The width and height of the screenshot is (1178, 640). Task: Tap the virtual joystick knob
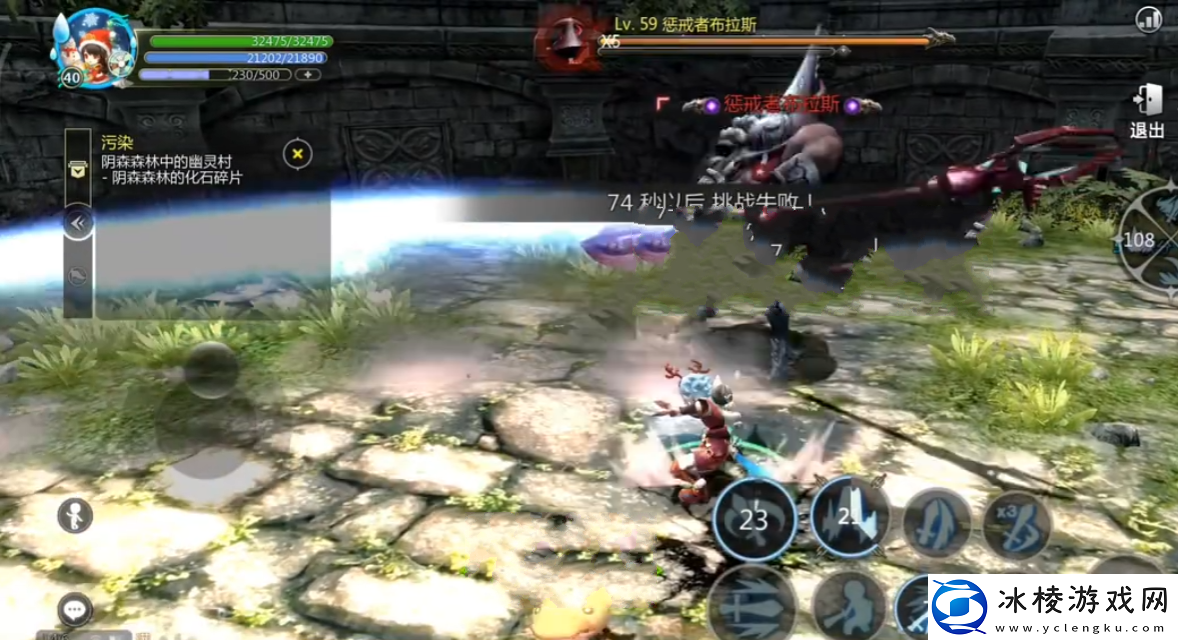[211, 369]
